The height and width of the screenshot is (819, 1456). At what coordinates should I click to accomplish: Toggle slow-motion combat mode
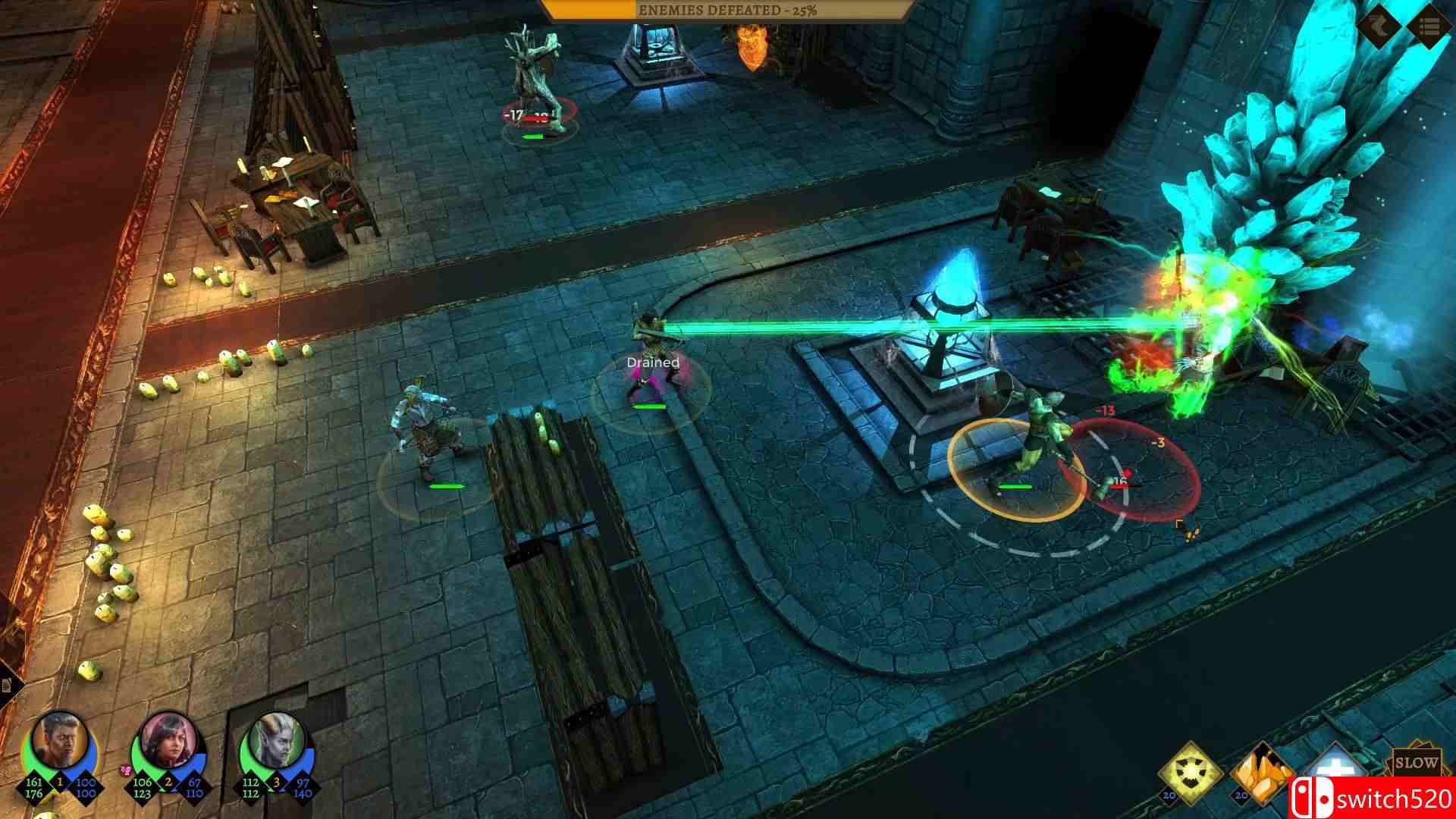[1417, 762]
